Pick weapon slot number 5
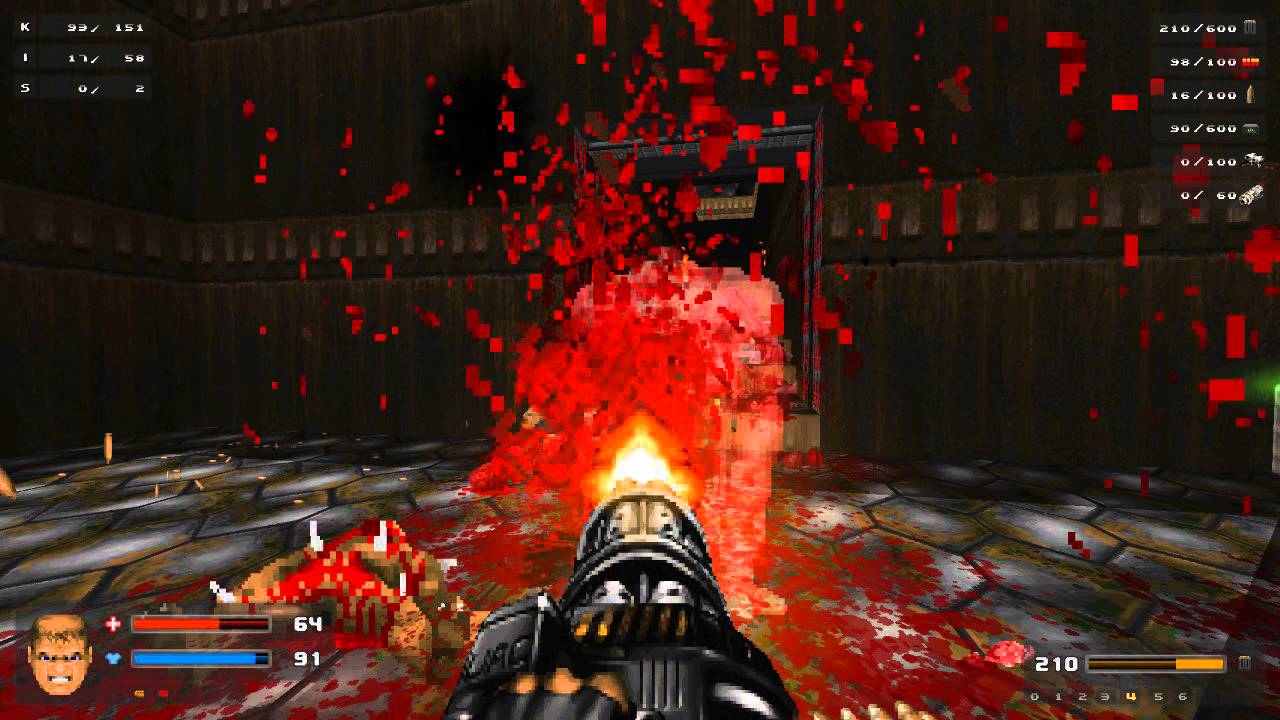 coord(1158,697)
